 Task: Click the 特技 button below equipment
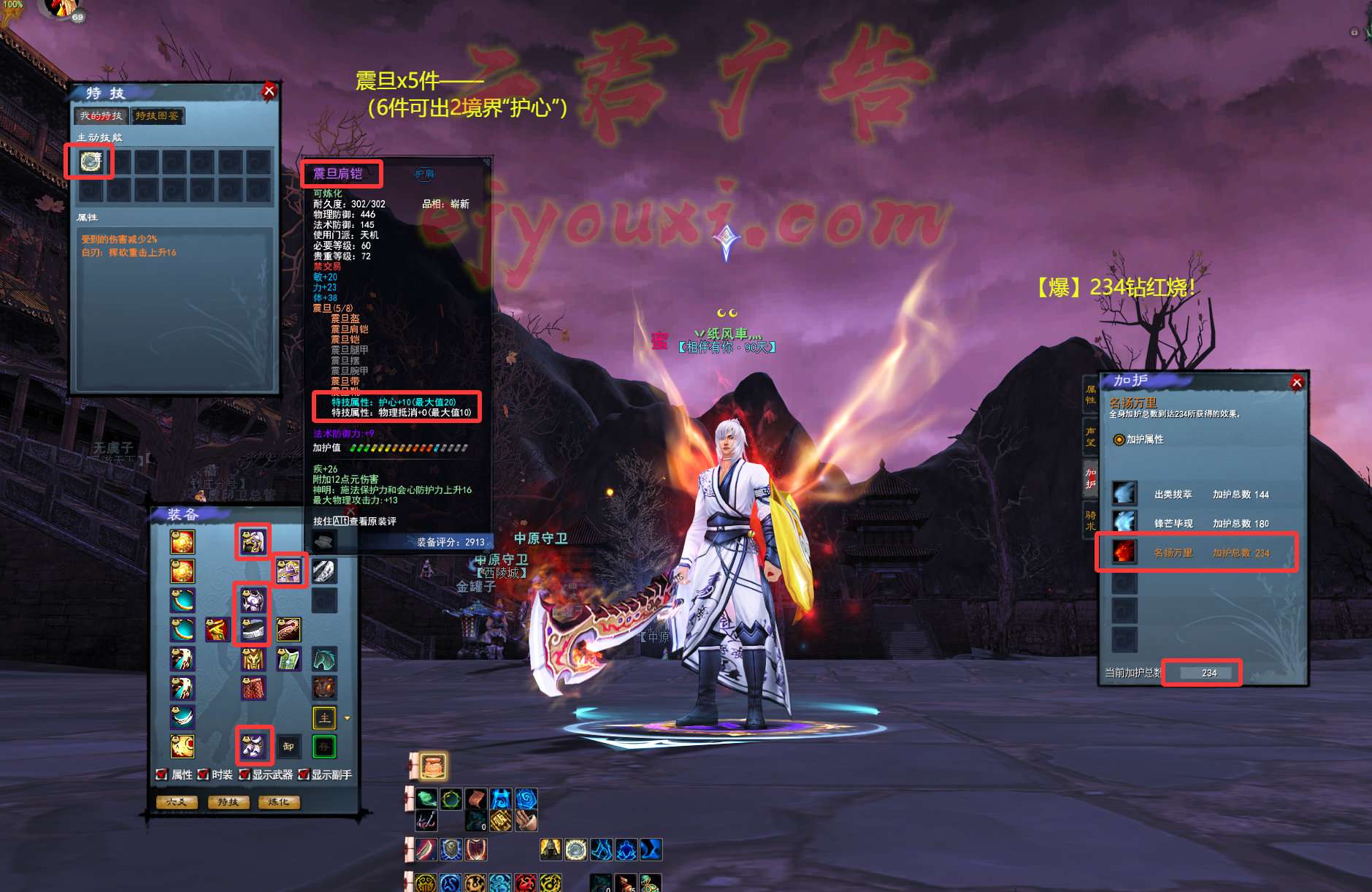tap(228, 802)
